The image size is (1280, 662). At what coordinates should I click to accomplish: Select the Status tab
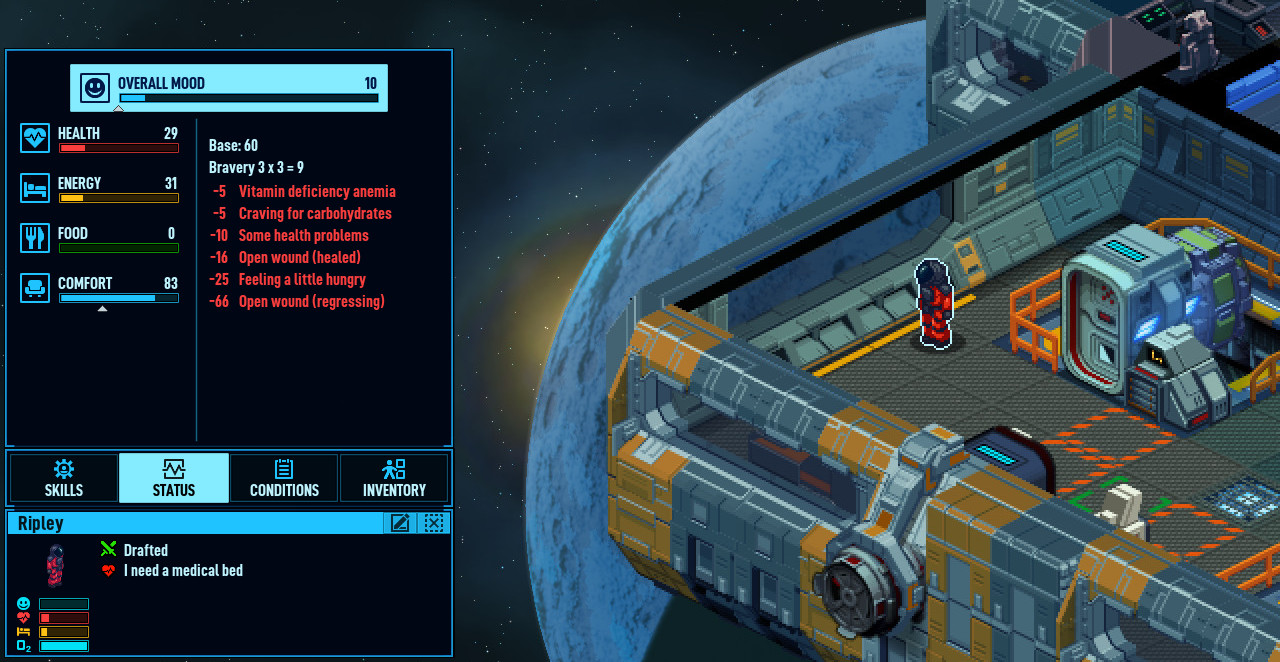tap(174, 478)
